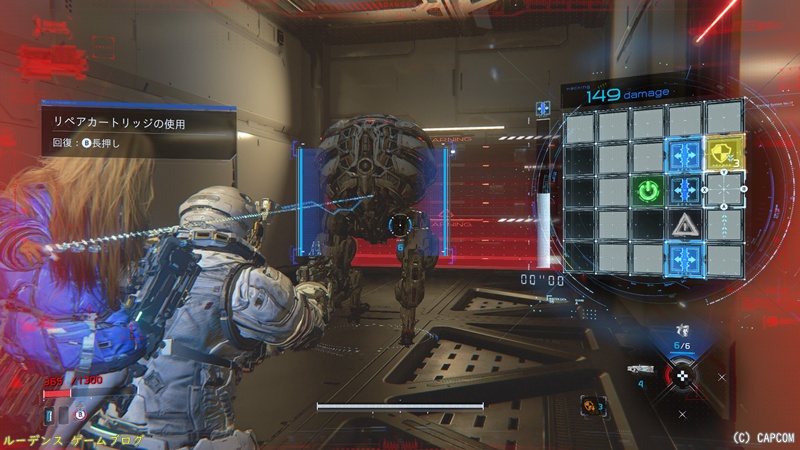Screen dimensions: 800x450
Task: Click the weapon wheel center d-pad icon
Action: (x=683, y=375)
